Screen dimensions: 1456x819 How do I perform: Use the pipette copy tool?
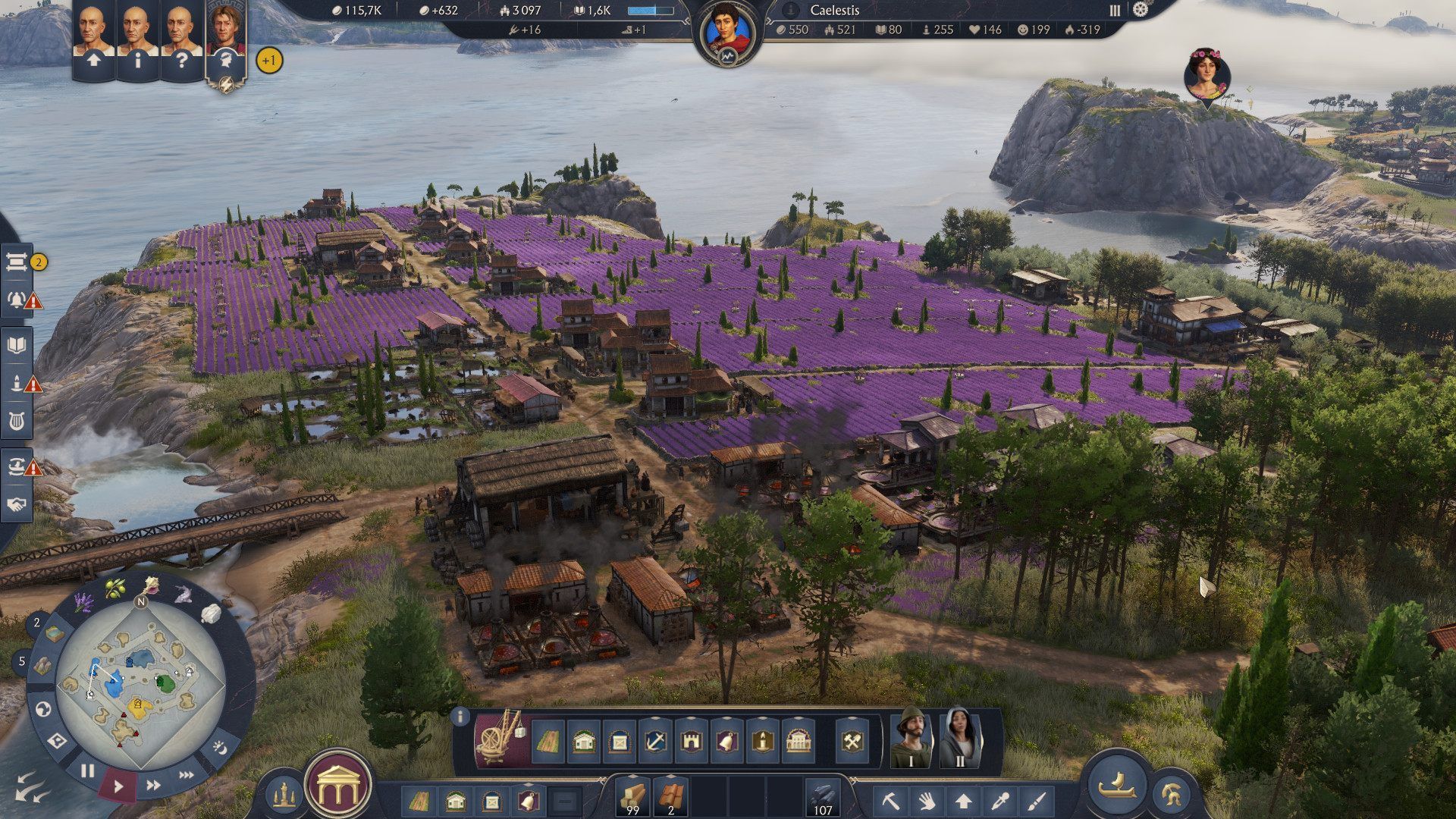coord(1000,800)
